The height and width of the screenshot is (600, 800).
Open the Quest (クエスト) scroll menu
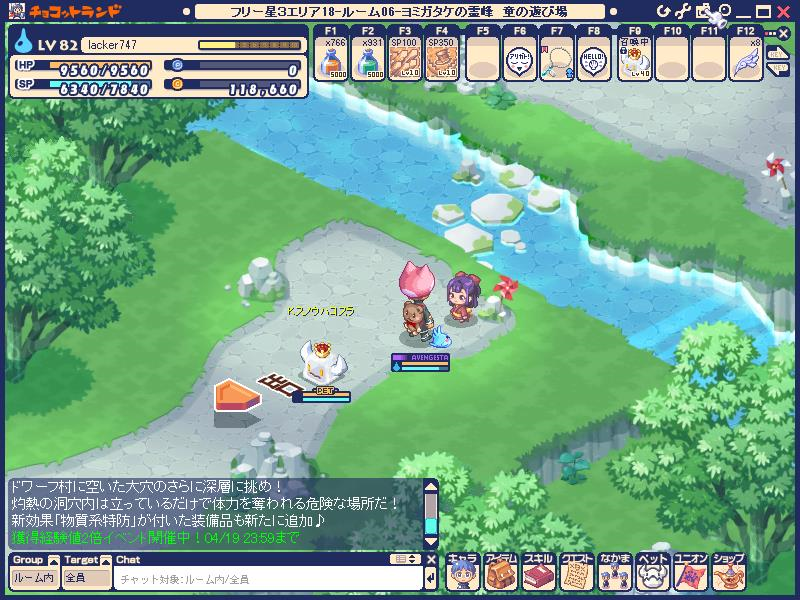tap(577, 575)
